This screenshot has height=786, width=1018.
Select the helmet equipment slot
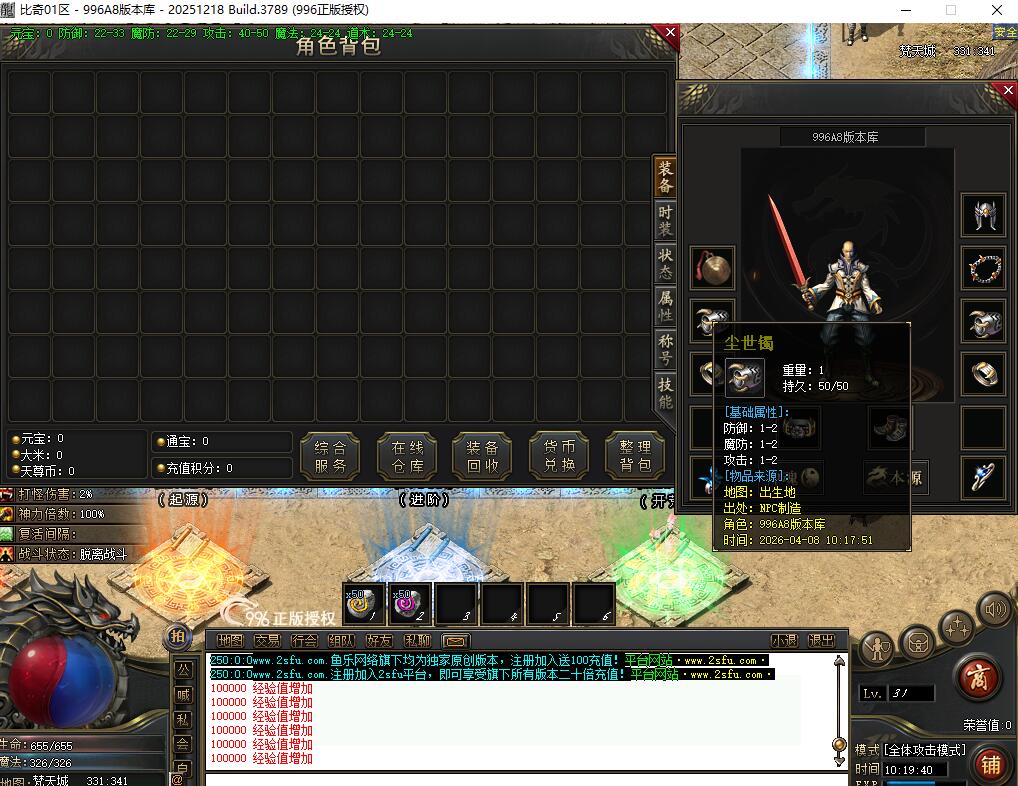coord(983,215)
